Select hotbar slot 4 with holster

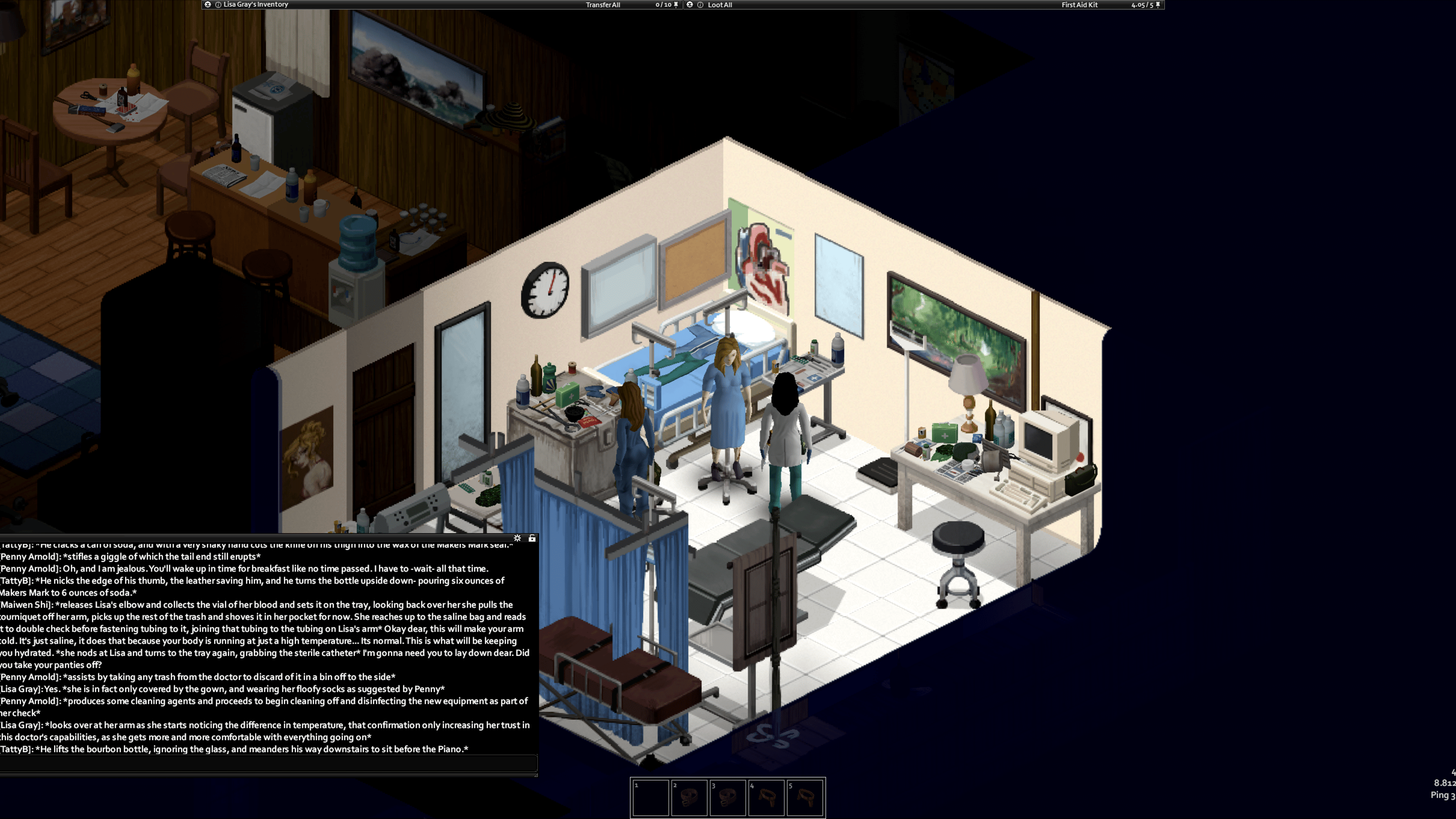pos(766,798)
